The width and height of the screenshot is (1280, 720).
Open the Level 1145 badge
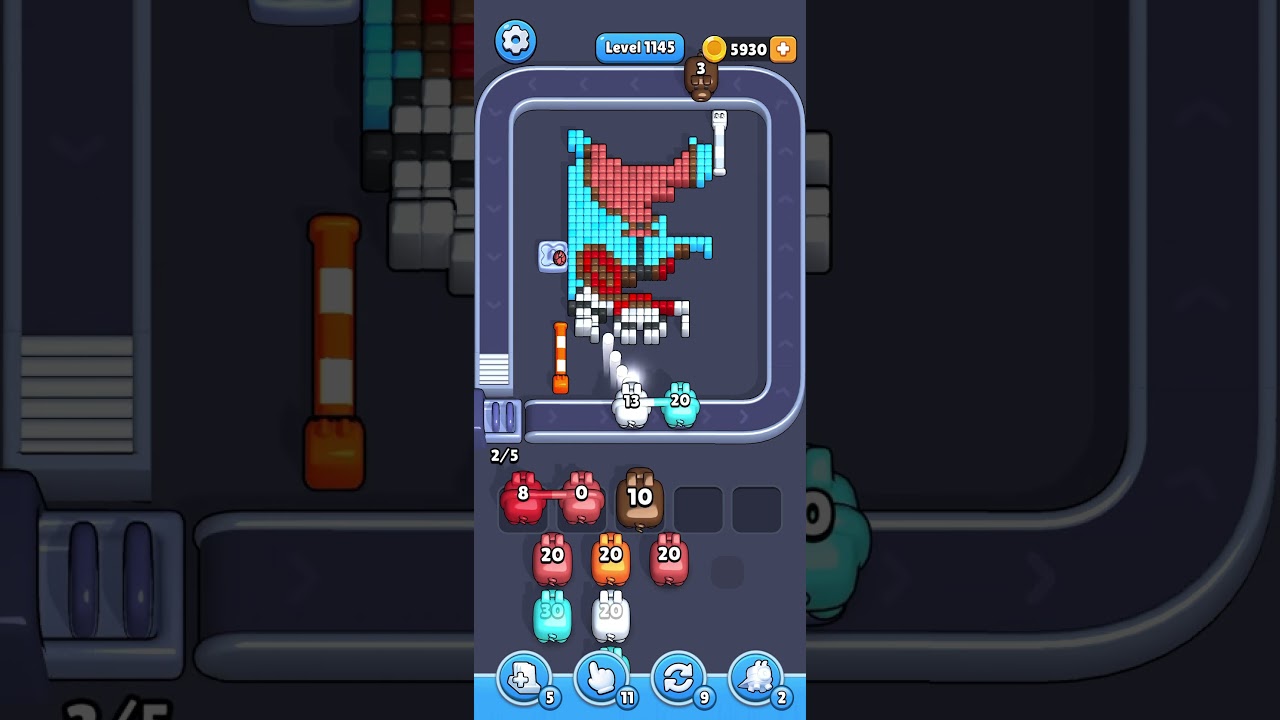click(639, 47)
